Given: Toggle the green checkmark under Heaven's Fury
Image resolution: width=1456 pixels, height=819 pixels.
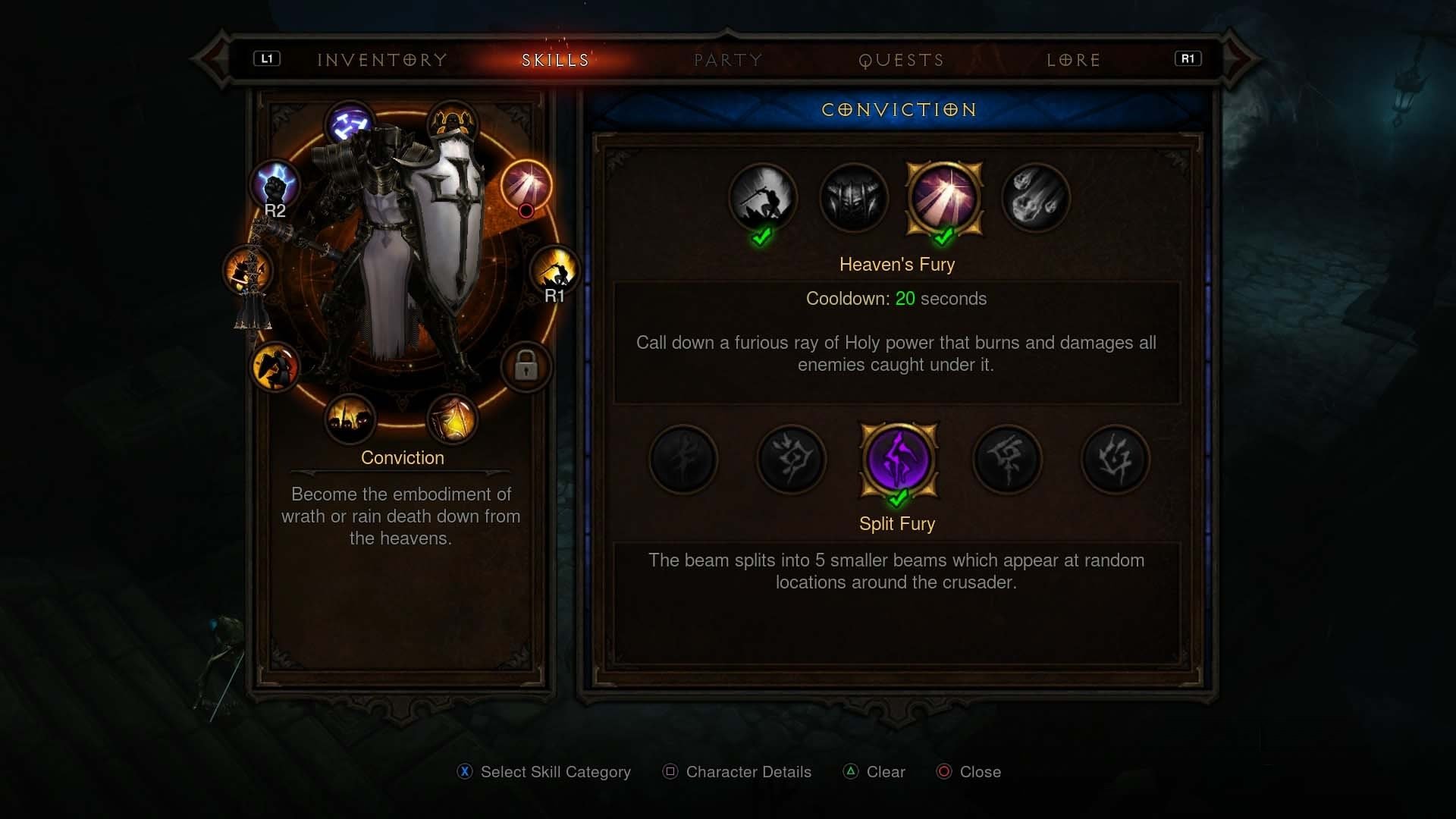Looking at the screenshot, I should [x=943, y=236].
